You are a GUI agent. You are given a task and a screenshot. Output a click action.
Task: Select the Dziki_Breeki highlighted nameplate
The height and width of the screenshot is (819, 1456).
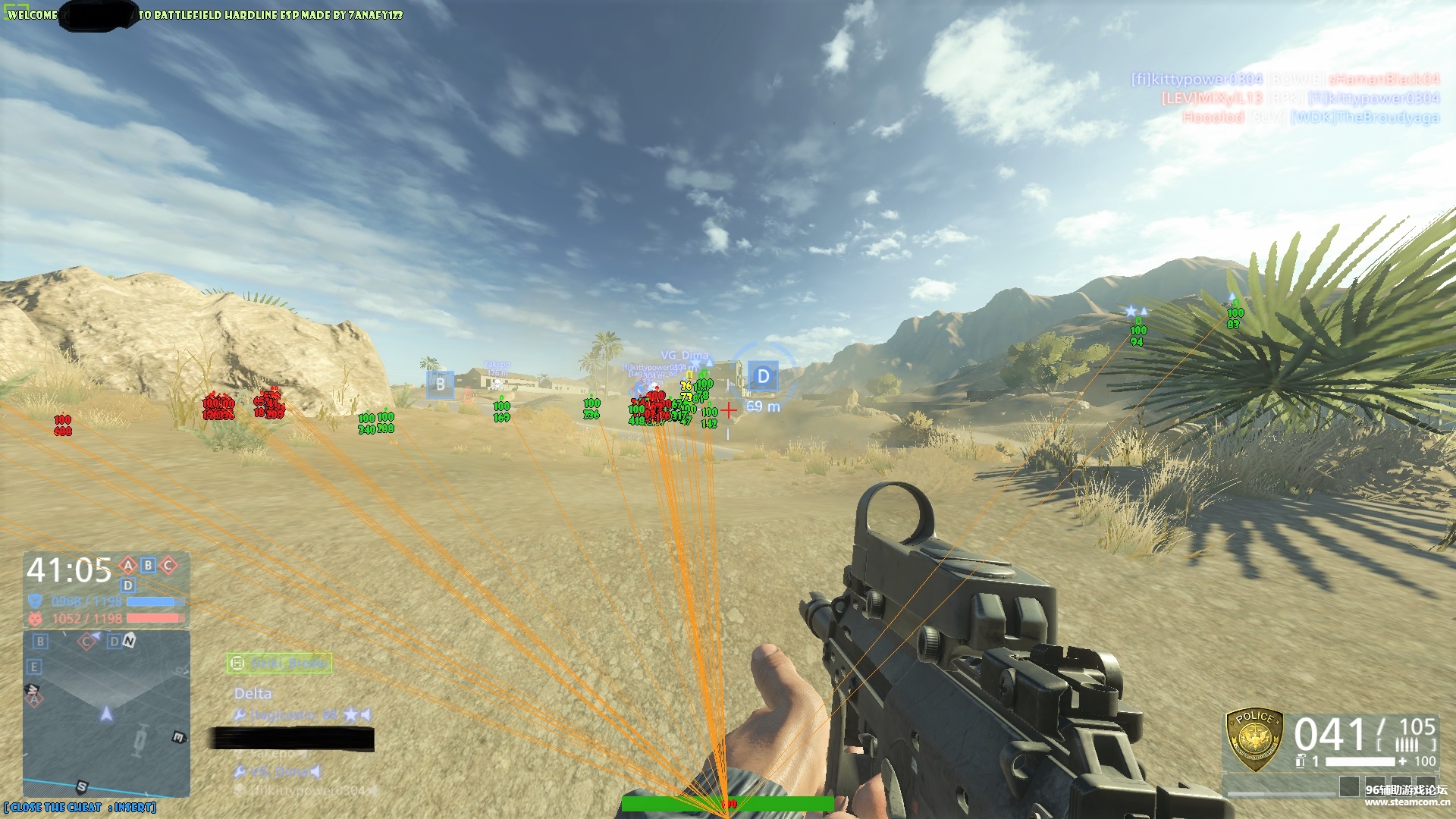pos(278,663)
